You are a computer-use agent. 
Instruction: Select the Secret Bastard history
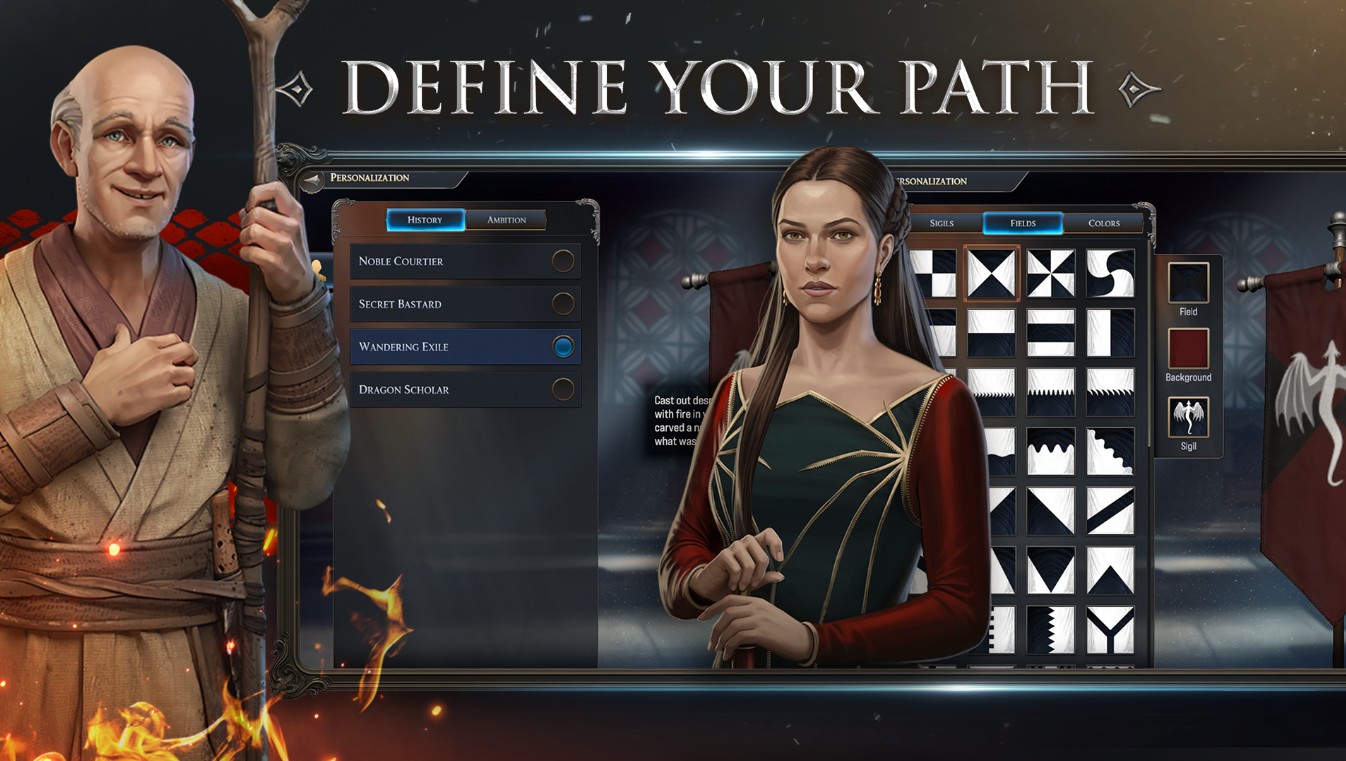pos(465,303)
